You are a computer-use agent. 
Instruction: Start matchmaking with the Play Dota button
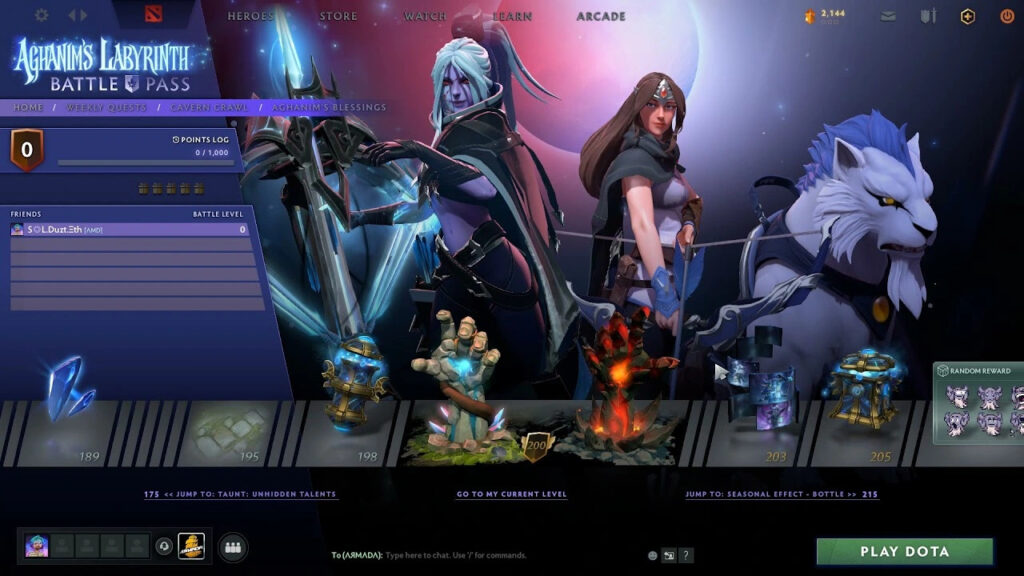click(904, 551)
